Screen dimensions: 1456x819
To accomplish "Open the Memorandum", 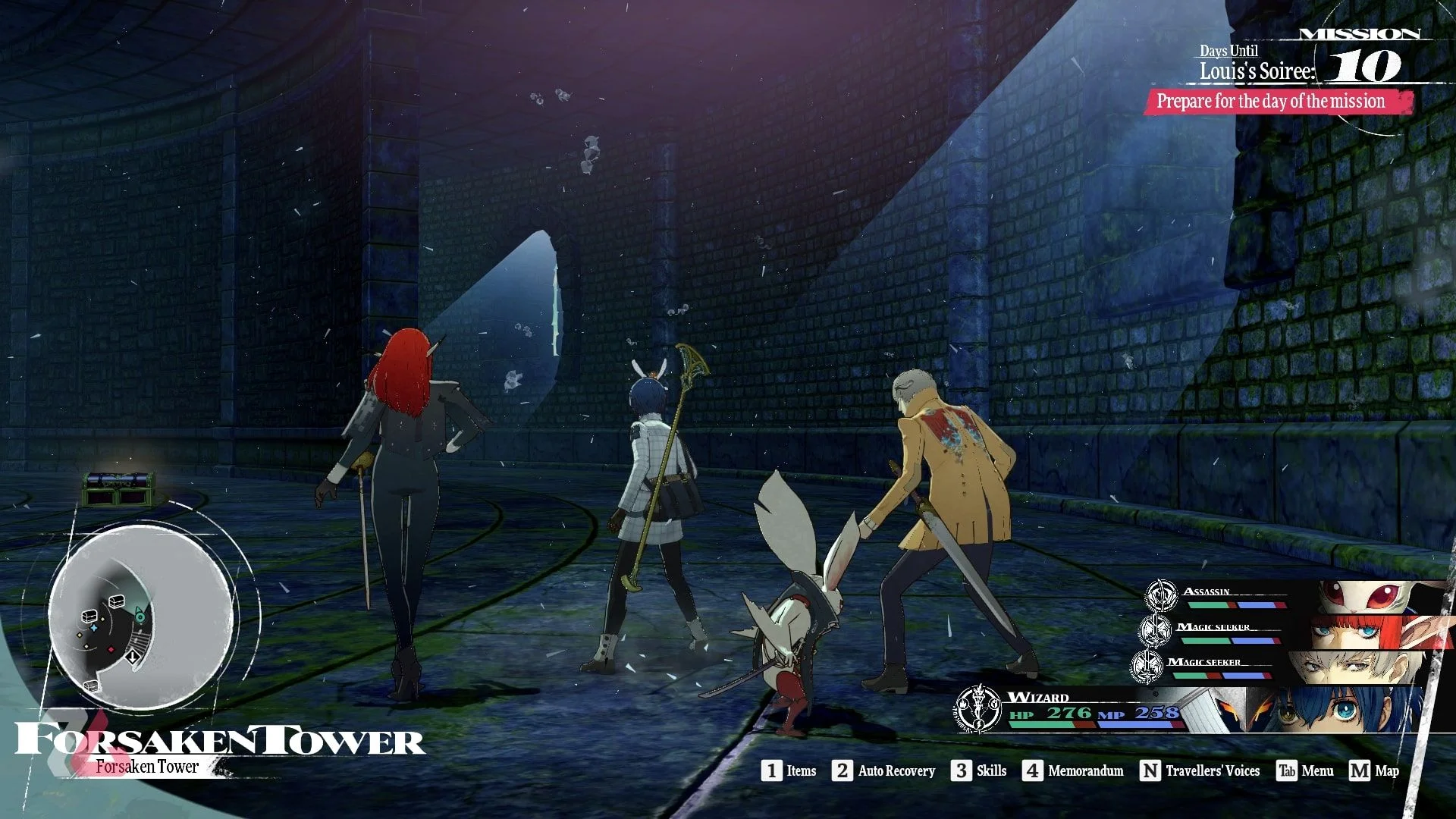I will click(x=1073, y=770).
